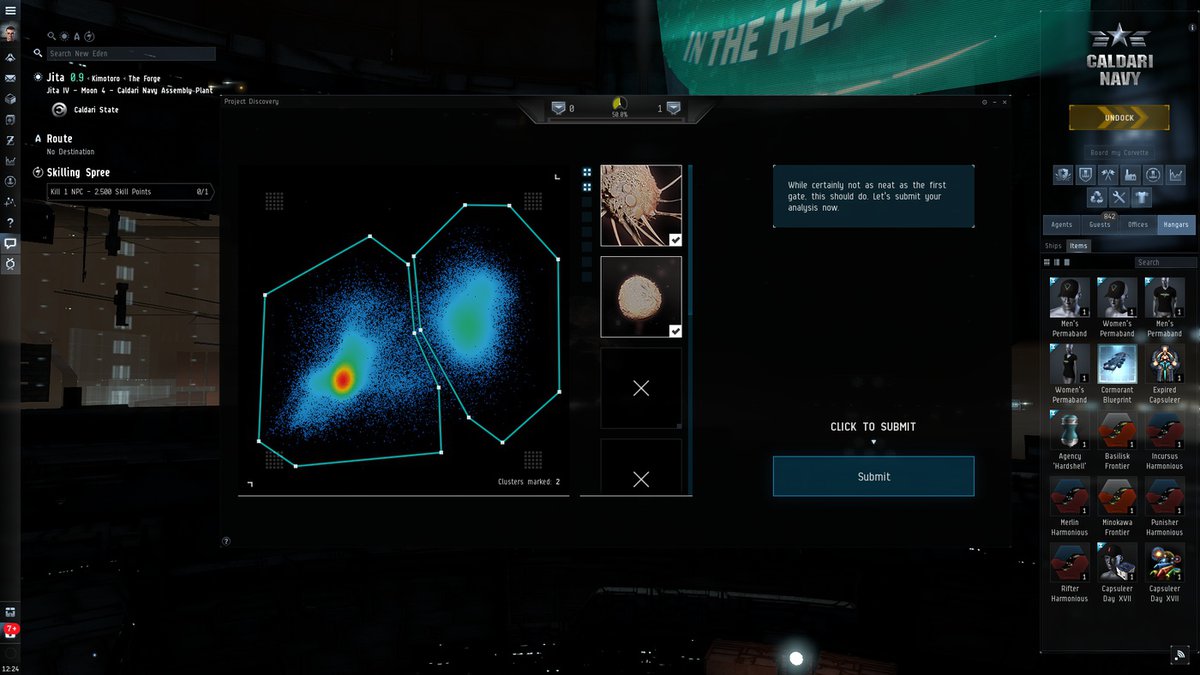Show the Offices tab
Image resolution: width=1200 pixels, height=675 pixels.
pos(1138,225)
